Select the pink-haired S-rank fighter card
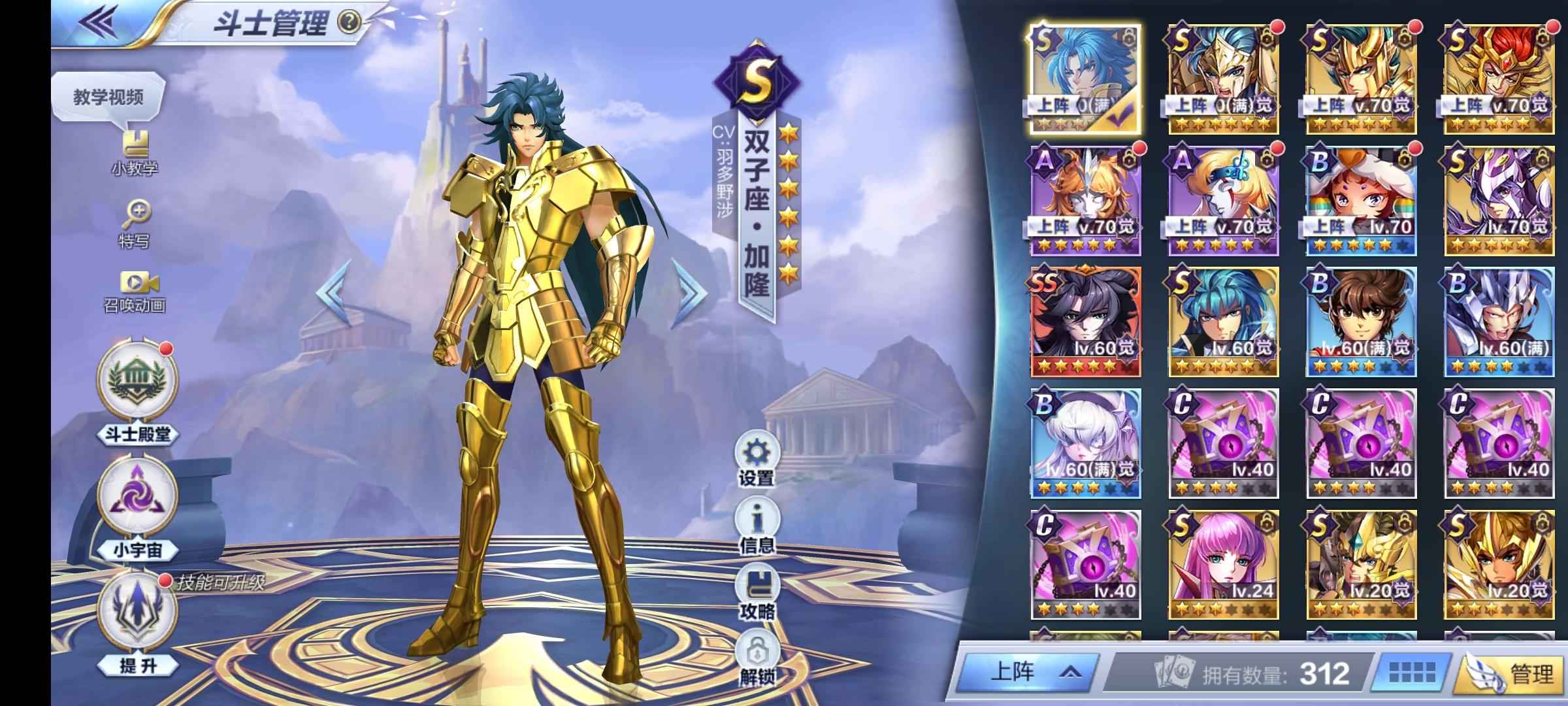The height and width of the screenshot is (706, 1568). click(1223, 565)
